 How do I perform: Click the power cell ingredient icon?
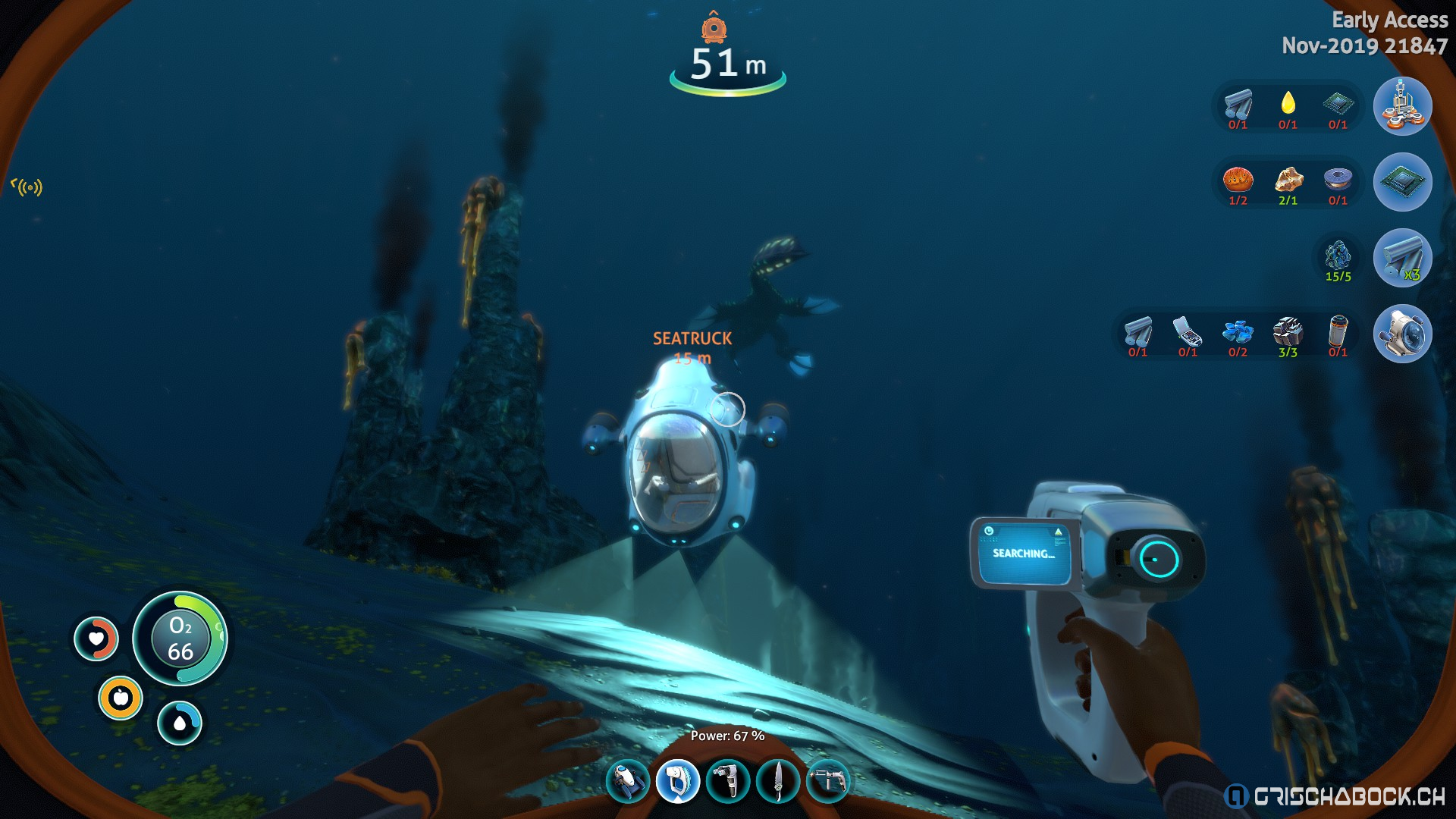1338,332
